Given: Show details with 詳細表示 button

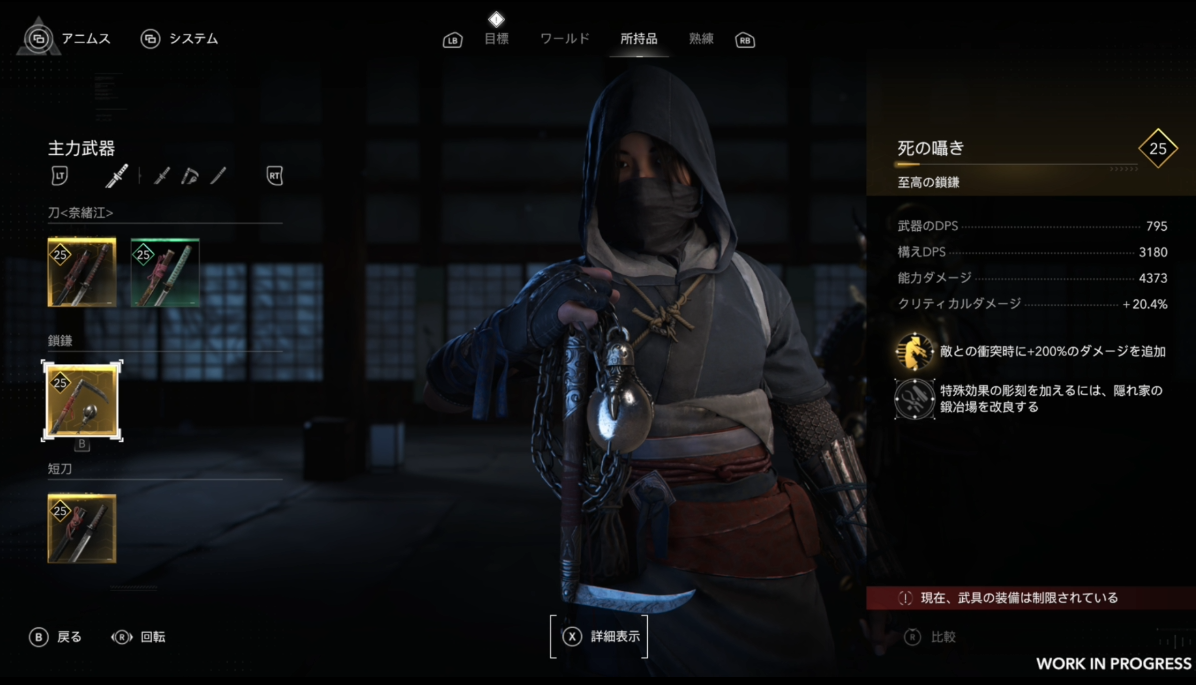Looking at the screenshot, I should click(x=600, y=636).
